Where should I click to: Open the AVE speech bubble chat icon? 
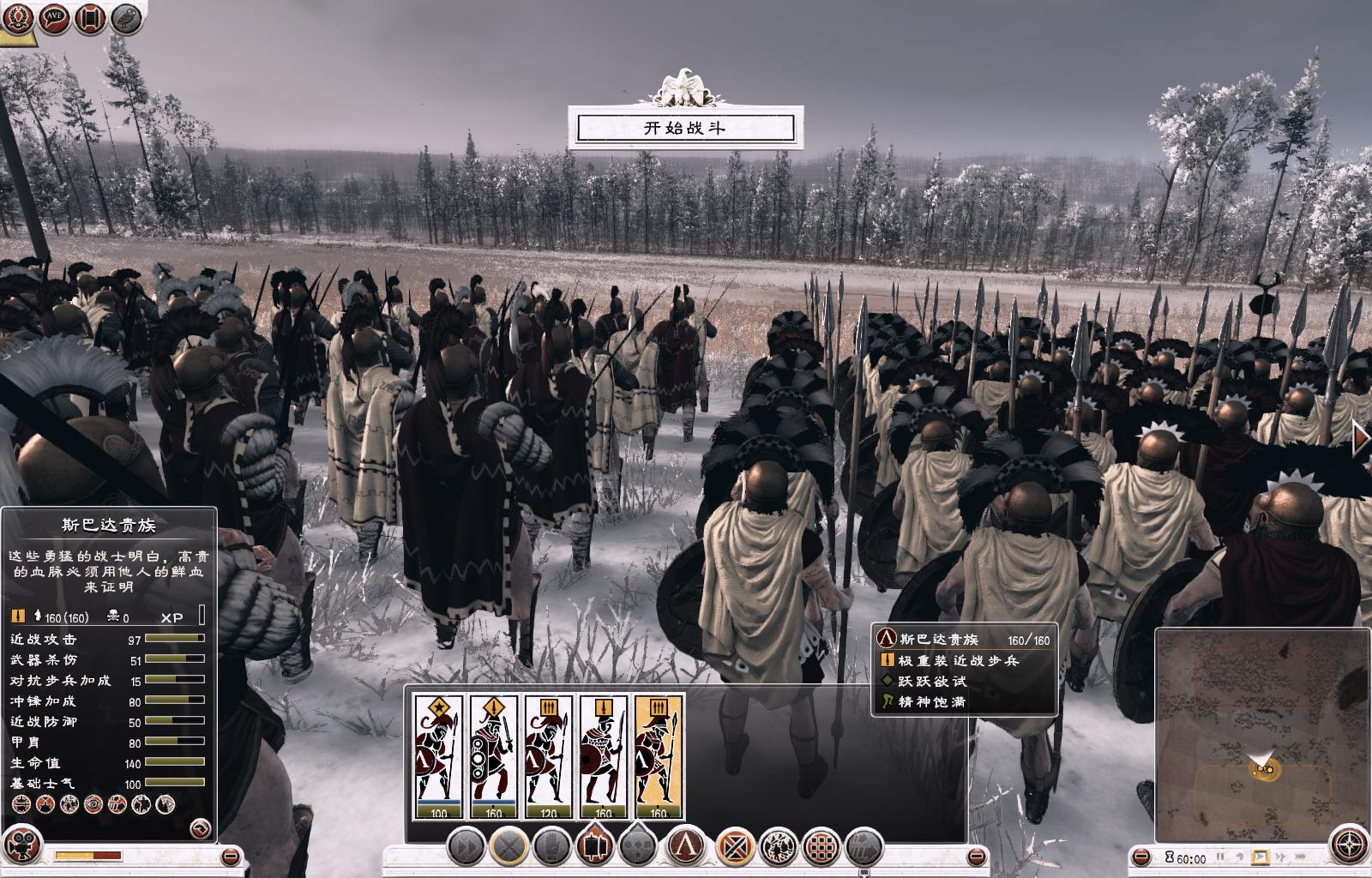point(53,18)
